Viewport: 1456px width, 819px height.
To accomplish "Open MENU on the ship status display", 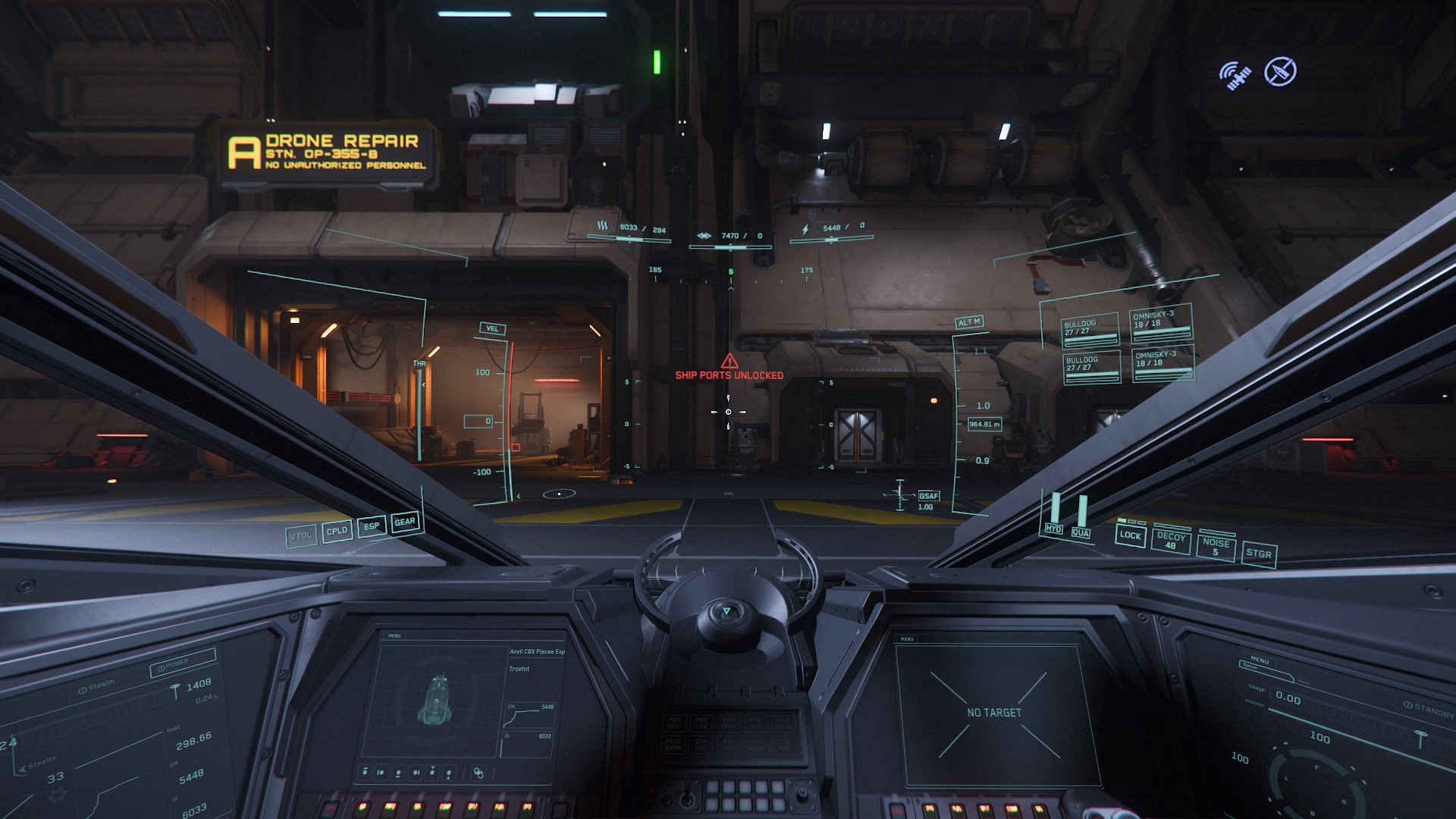I will (x=394, y=635).
